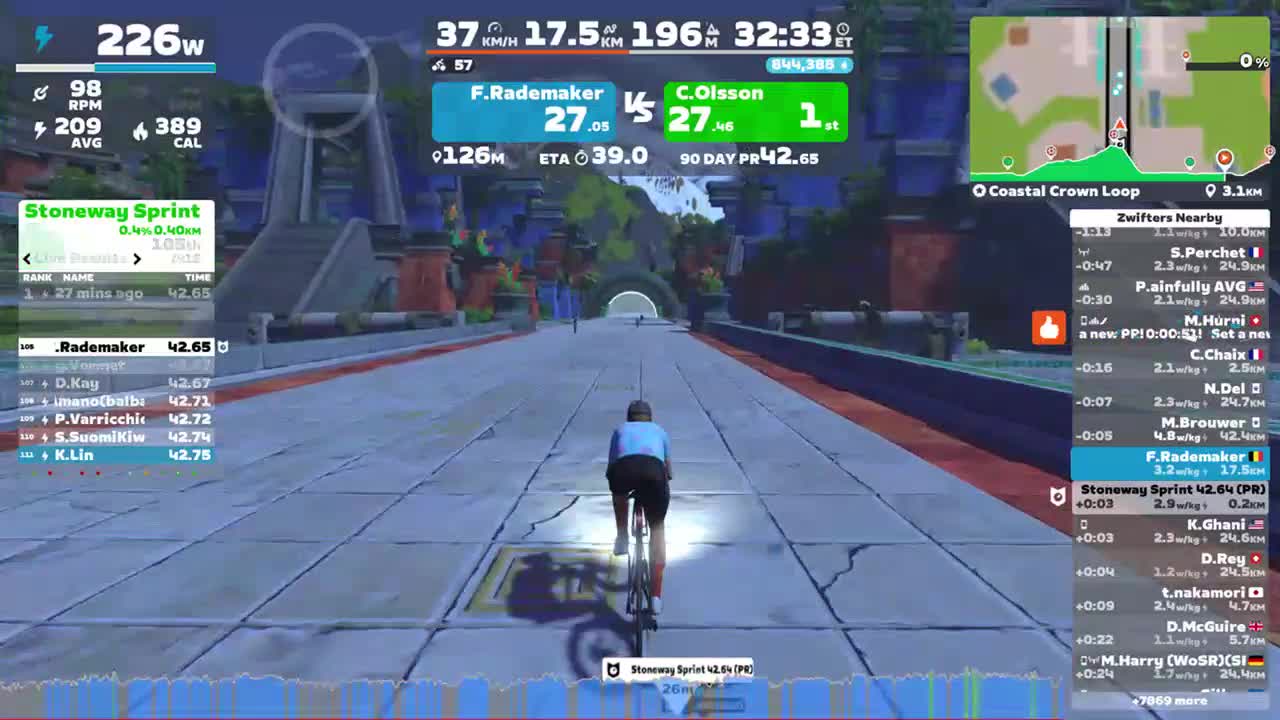Select the cadence RPM icon
The height and width of the screenshot is (720, 1280).
click(x=42, y=94)
